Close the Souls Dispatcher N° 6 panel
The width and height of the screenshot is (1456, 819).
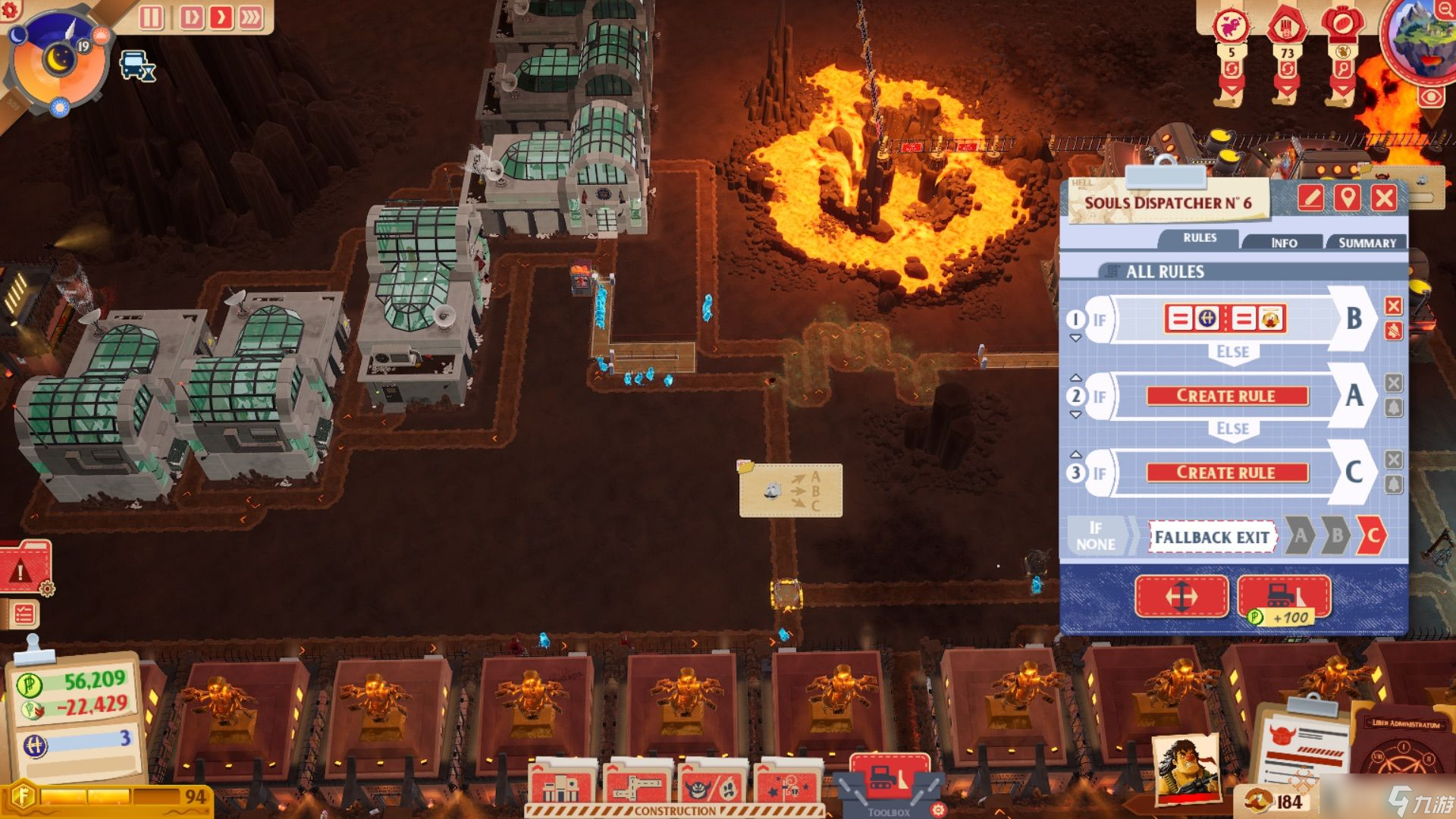[1384, 199]
